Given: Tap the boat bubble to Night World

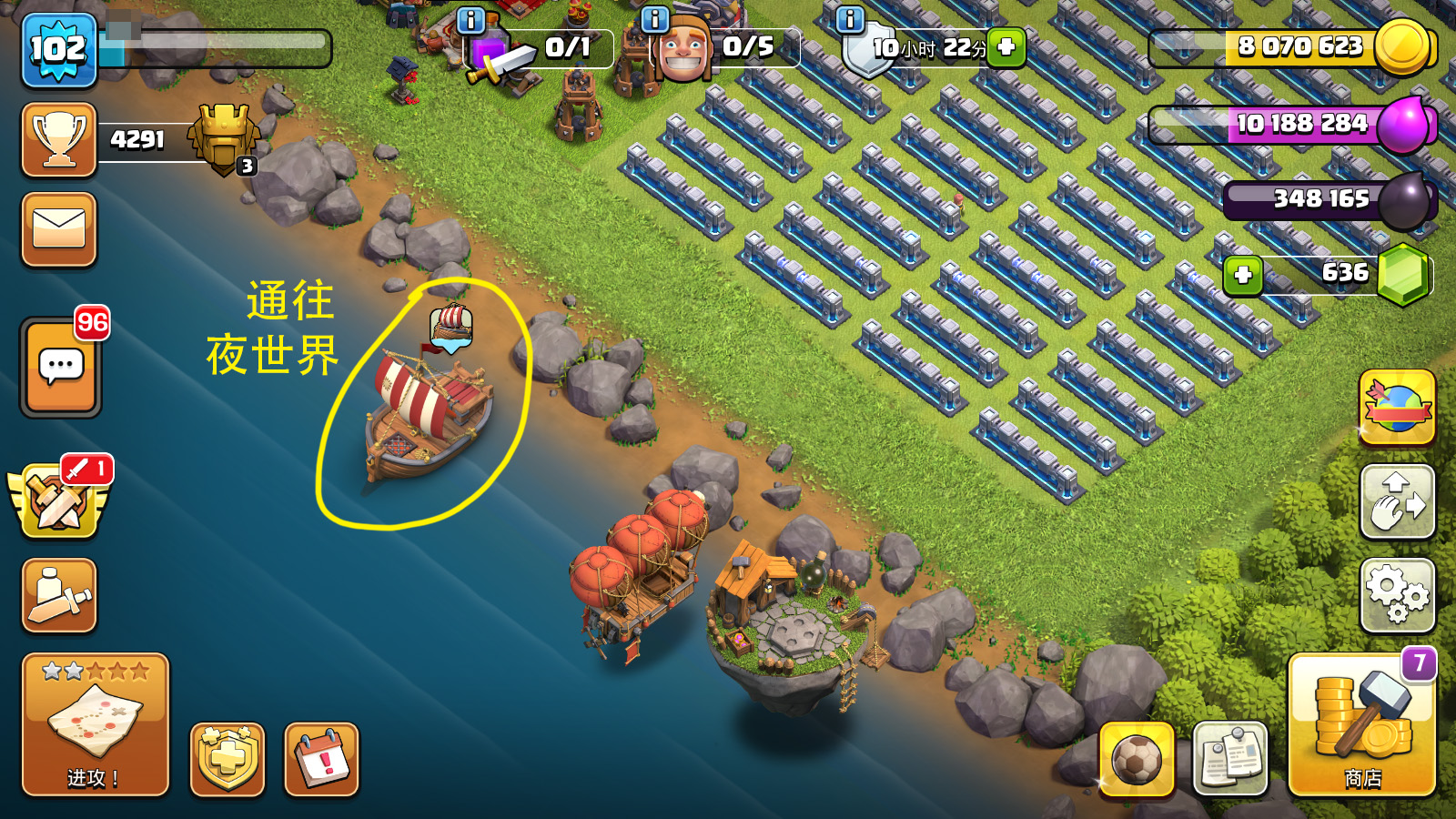Looking at the screenshot, I should [451, 328].
